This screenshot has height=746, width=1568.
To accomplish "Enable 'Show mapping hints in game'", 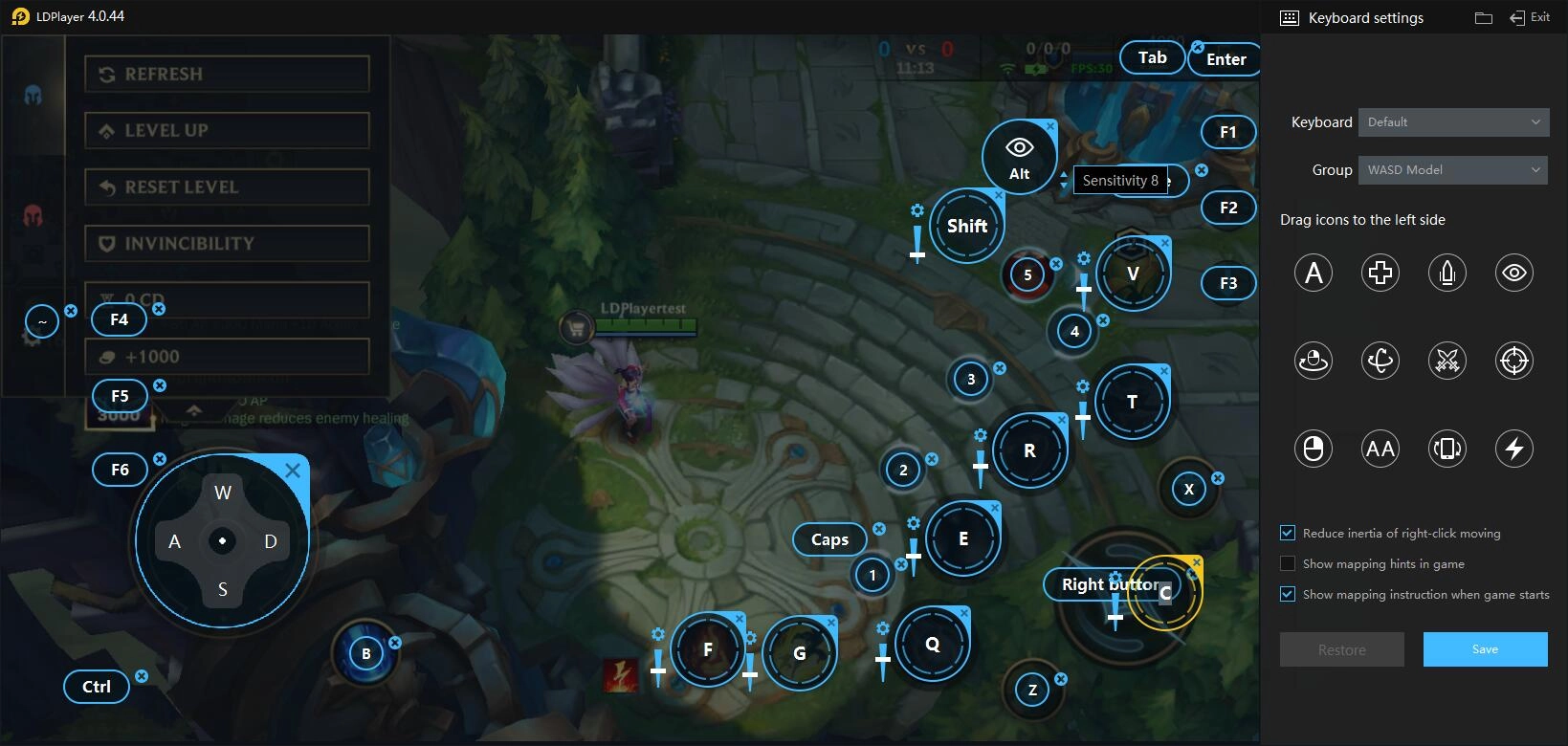I will [x=1288, y=563].
